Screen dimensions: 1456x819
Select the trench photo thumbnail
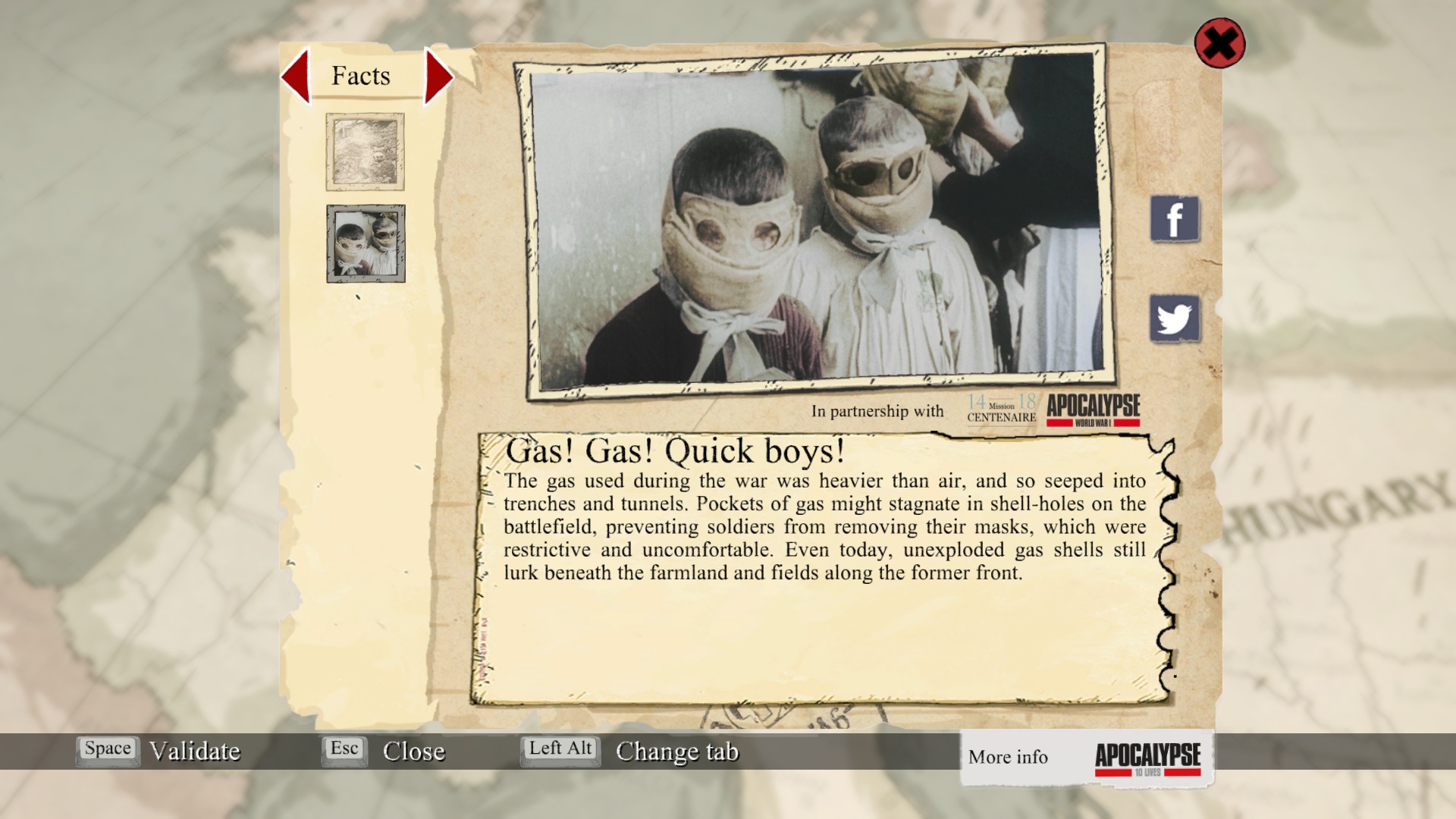tap(365, 152)
